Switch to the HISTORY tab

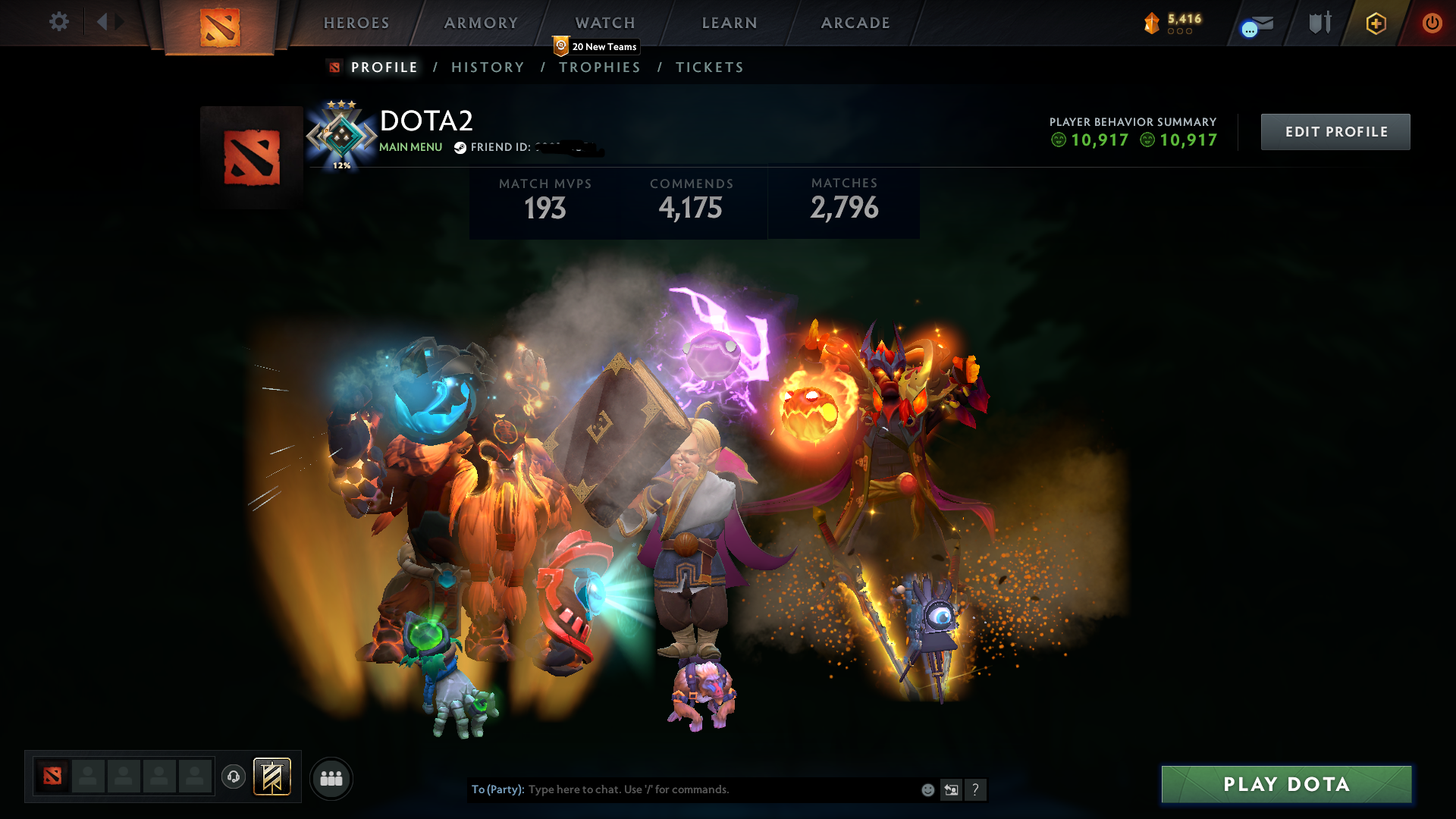[x=487, y=67]
